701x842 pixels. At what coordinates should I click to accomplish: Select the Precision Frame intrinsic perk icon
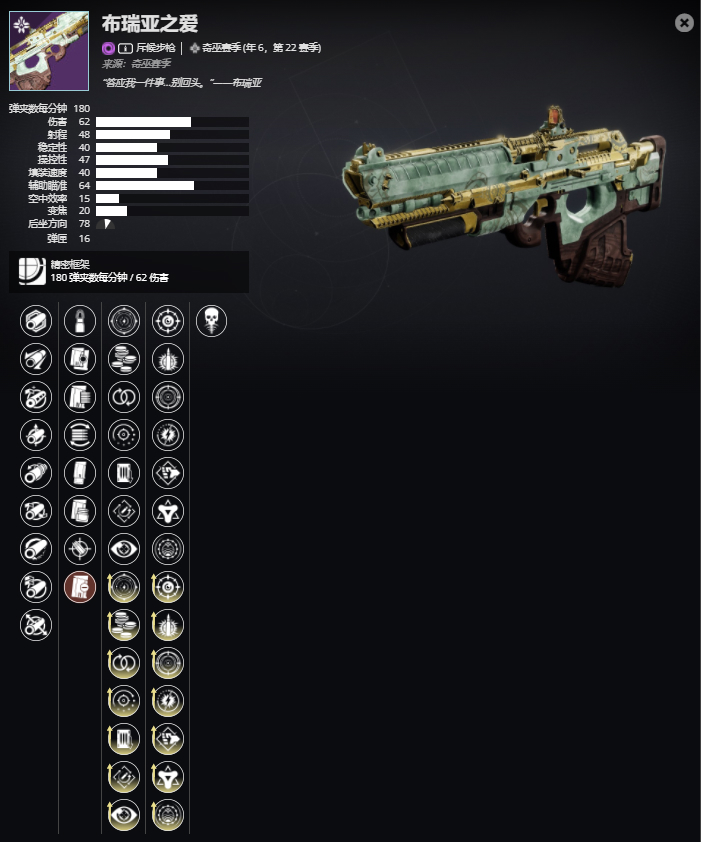32,271
